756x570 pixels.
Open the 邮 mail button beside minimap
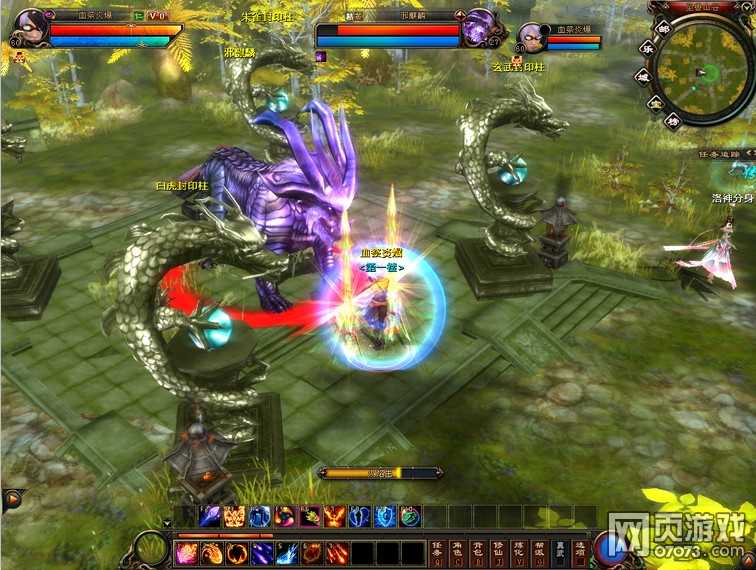click(x=662, y=30)
